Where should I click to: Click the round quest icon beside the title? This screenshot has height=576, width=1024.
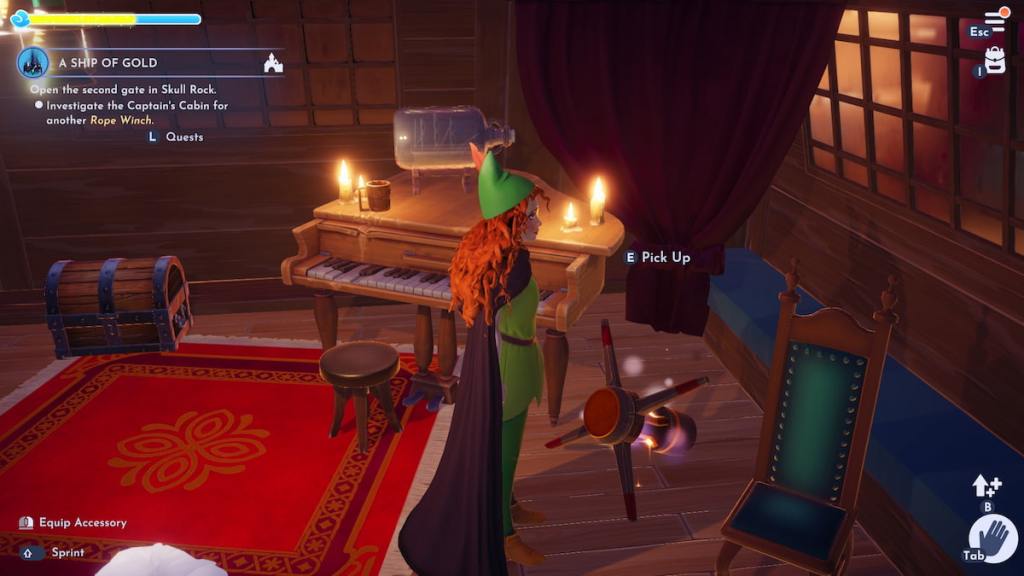32,63
